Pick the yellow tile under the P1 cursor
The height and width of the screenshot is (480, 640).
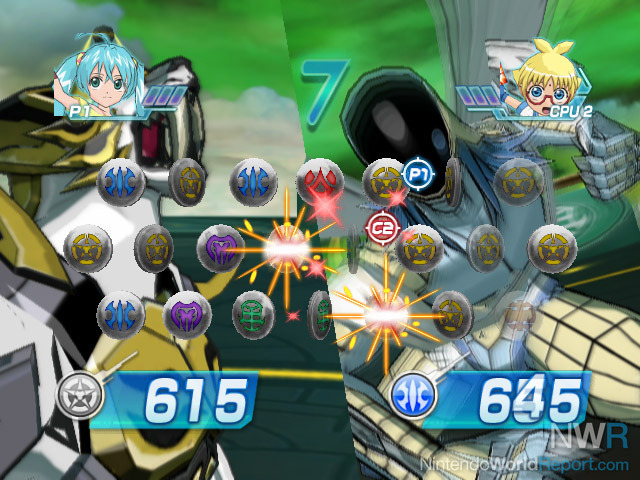tap(383, 182)
